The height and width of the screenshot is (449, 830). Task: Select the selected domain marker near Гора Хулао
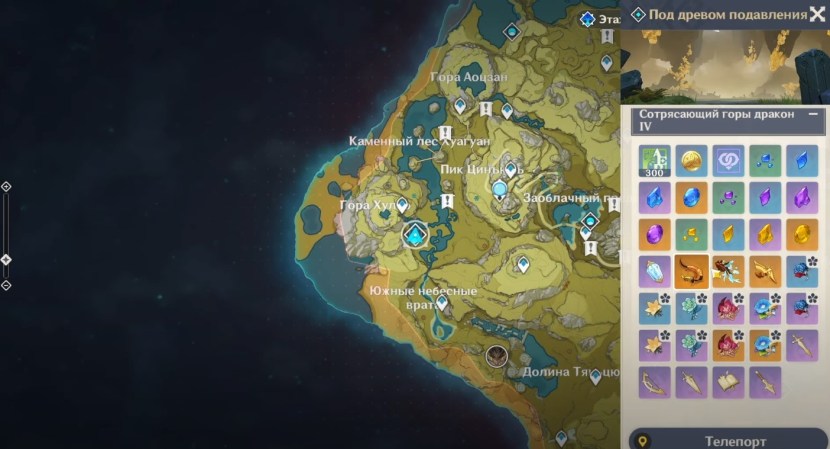pos(415,236)
